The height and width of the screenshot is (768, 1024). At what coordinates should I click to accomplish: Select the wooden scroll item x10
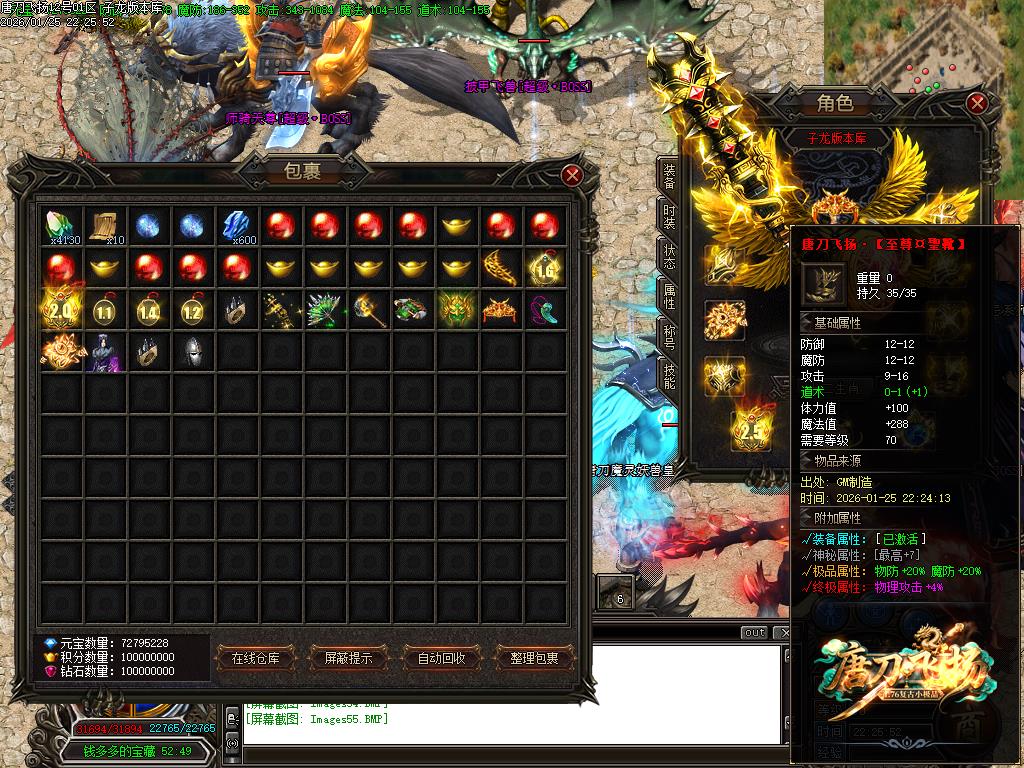pyautogui.click(x=105, y=225)
